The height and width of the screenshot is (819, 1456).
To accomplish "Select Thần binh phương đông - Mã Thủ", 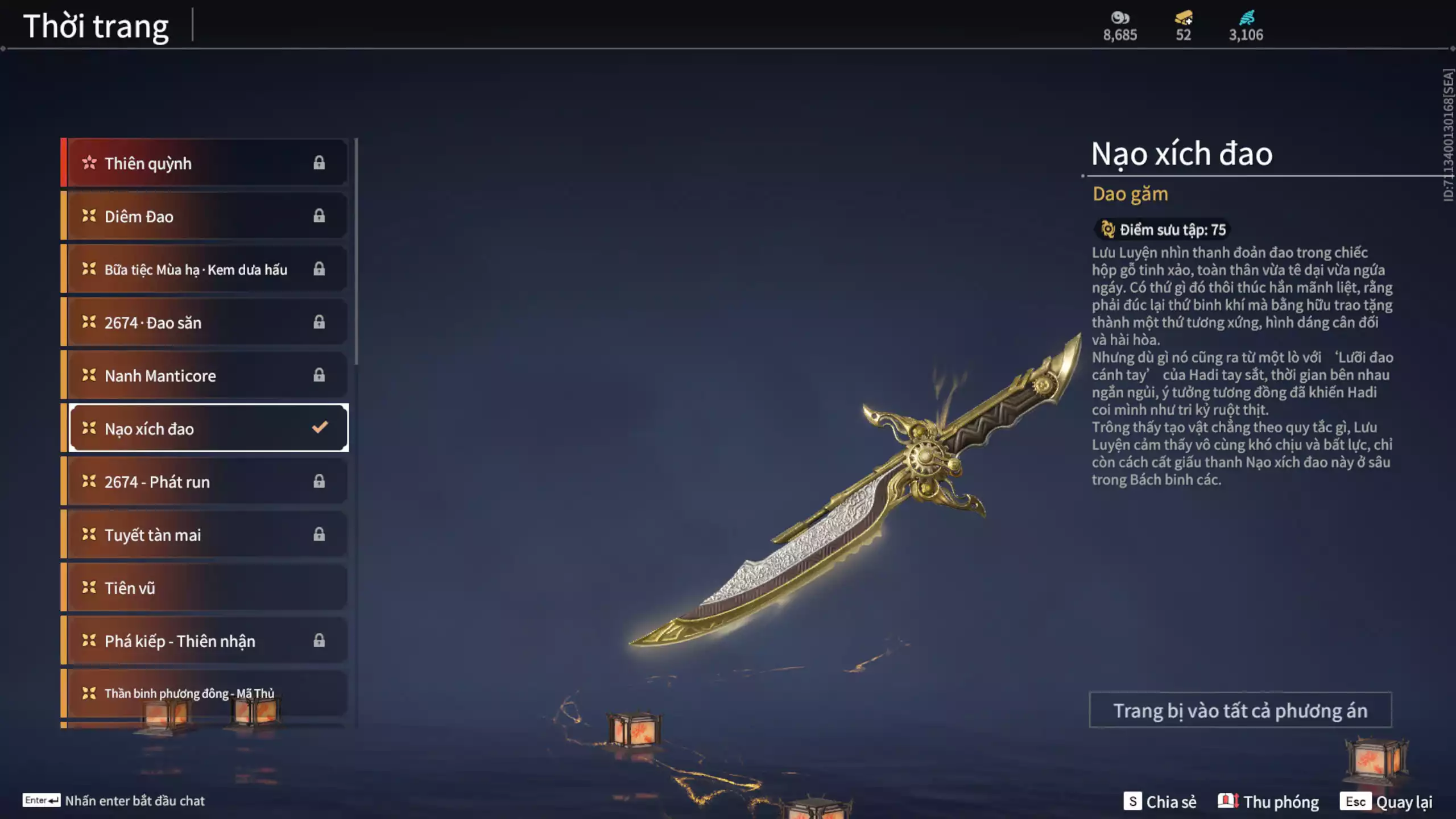I will click(x=205, y=693).
